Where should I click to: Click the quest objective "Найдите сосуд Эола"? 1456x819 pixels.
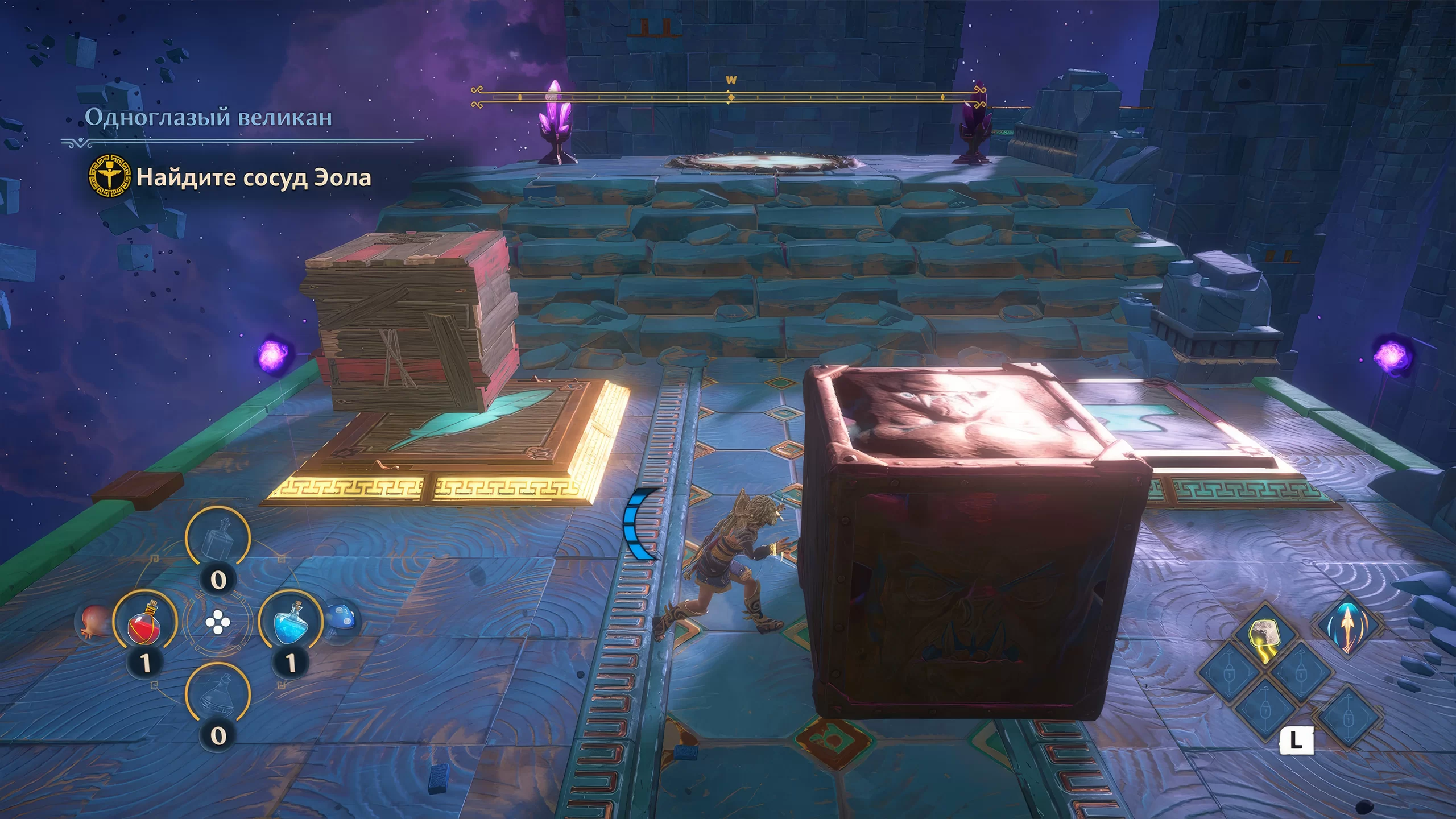(x=254, y=178)
